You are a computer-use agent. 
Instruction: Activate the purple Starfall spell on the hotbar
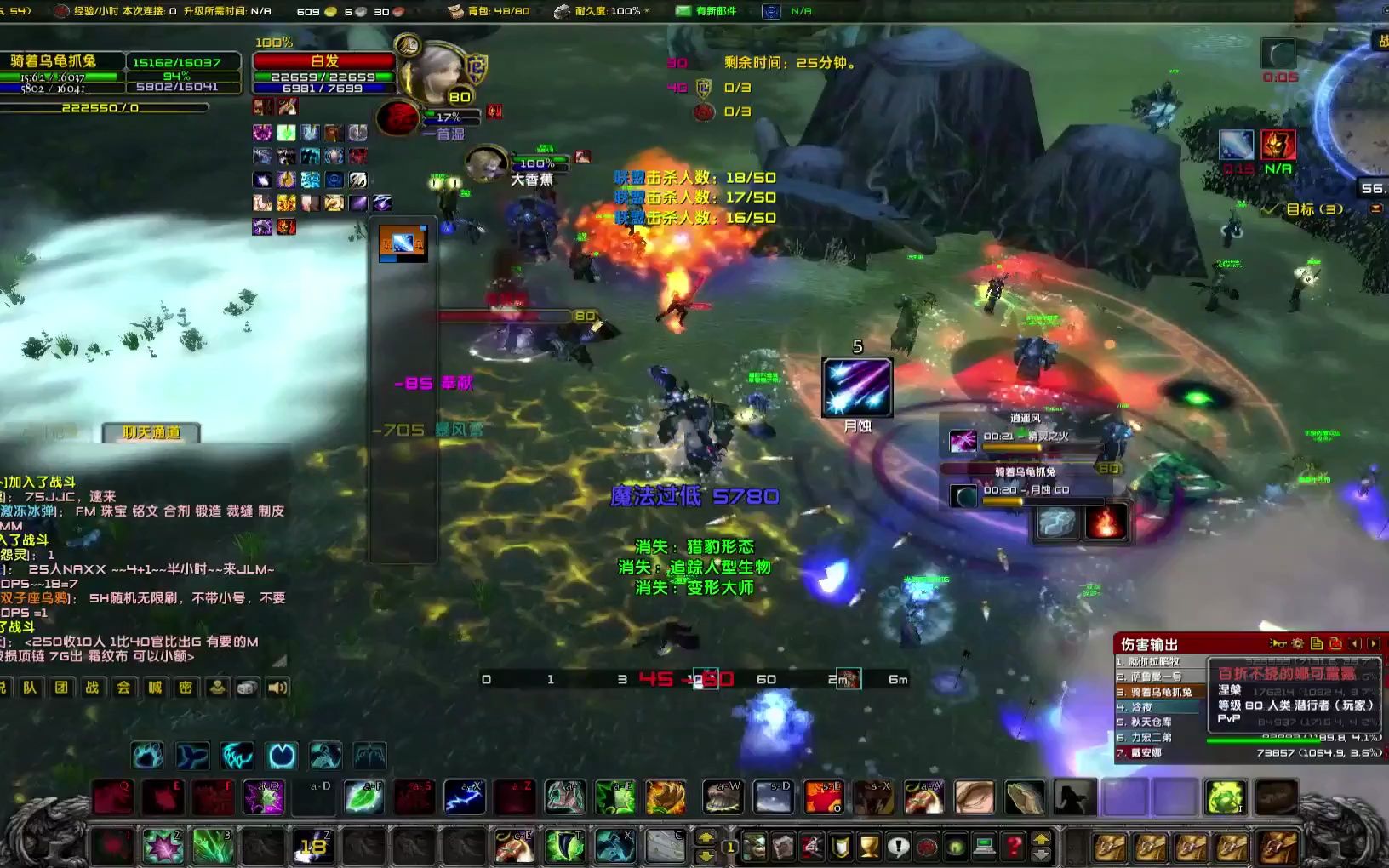(x=263, y=798)
